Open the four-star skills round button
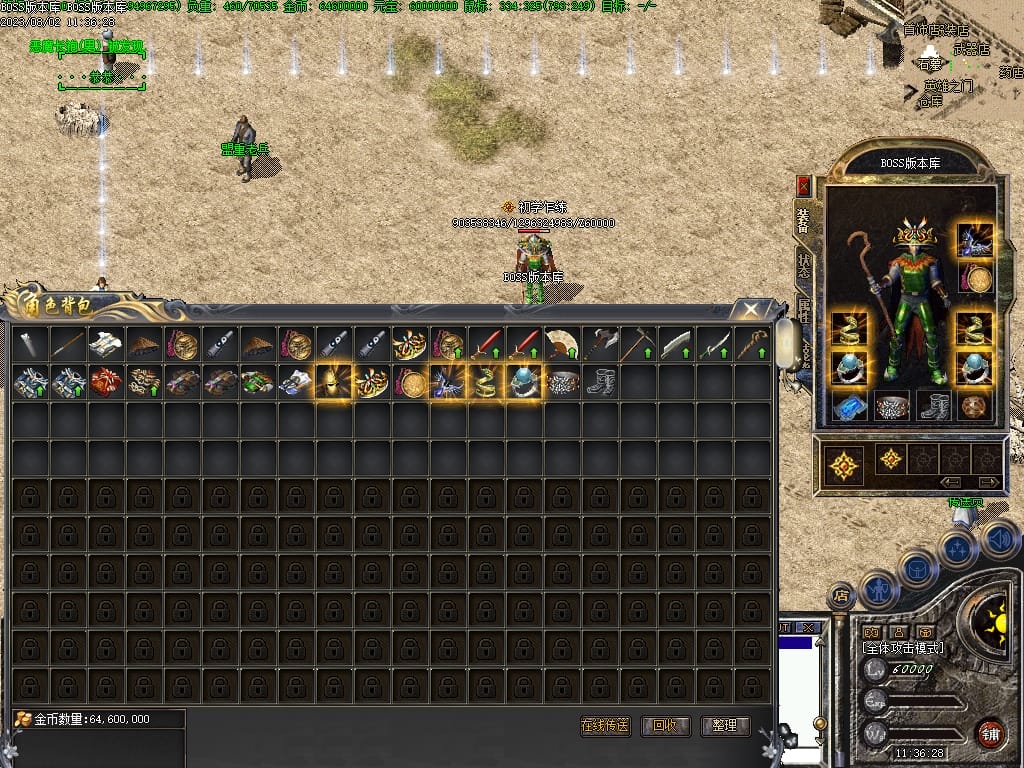This screenshot has height=768, width=1024. 958,548
